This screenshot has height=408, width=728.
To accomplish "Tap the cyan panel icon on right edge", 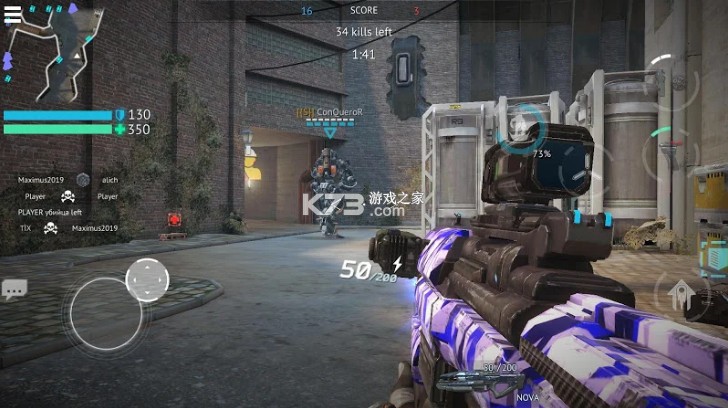I will click(714, 257).
